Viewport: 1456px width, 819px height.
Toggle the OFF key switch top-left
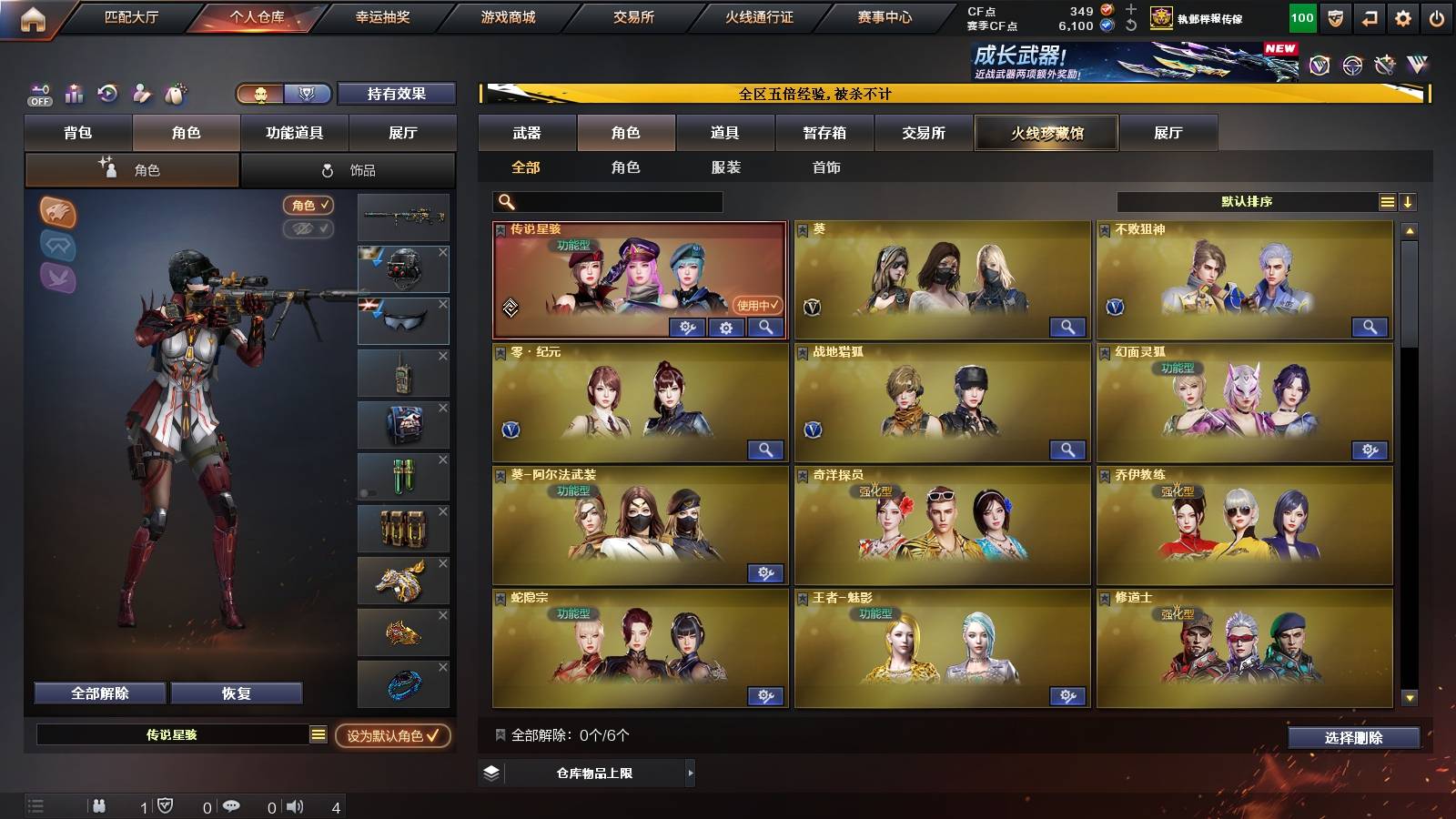click(x=36, y=92)
